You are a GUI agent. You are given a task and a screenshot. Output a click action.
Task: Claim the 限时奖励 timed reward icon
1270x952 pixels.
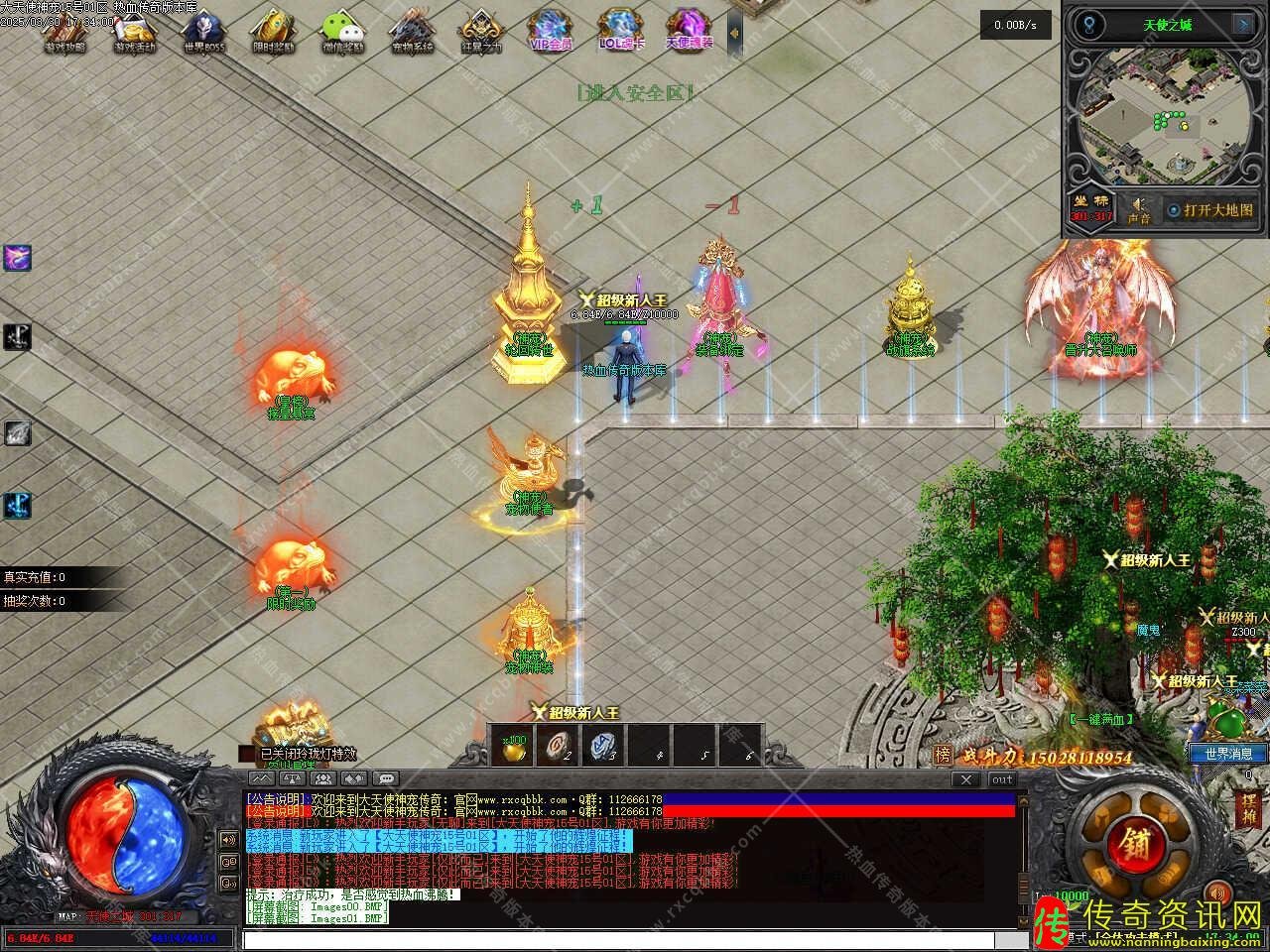pos(271,30)
